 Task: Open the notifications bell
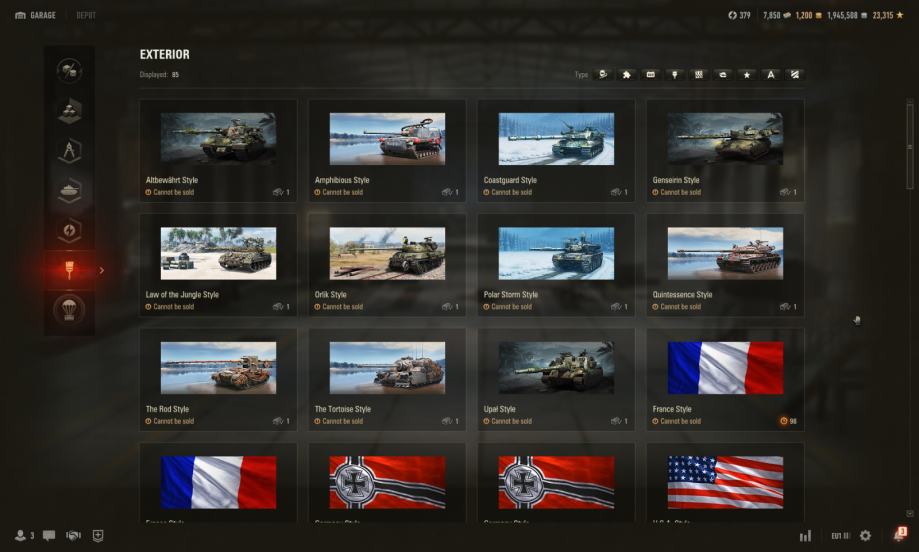[x=898, y=535]
